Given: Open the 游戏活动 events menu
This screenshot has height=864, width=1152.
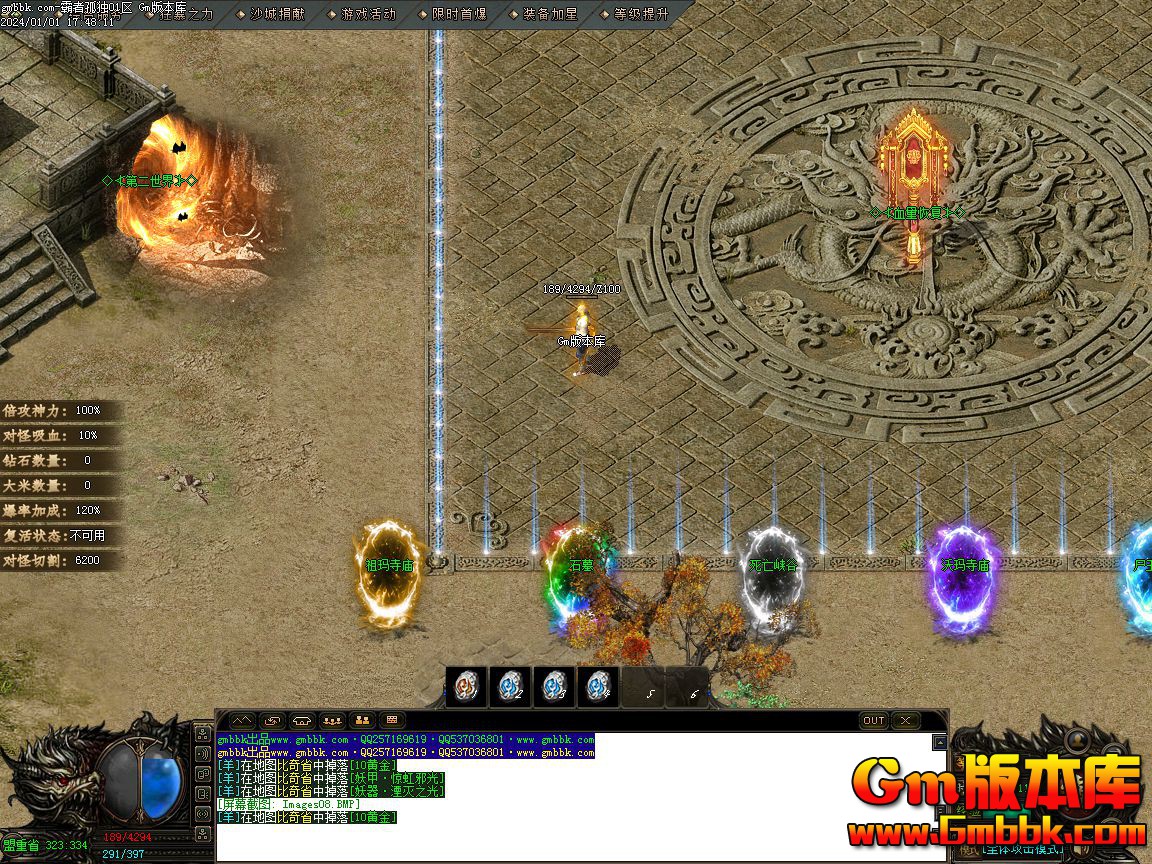Looking at the screenshot, I should coord(367,14).
